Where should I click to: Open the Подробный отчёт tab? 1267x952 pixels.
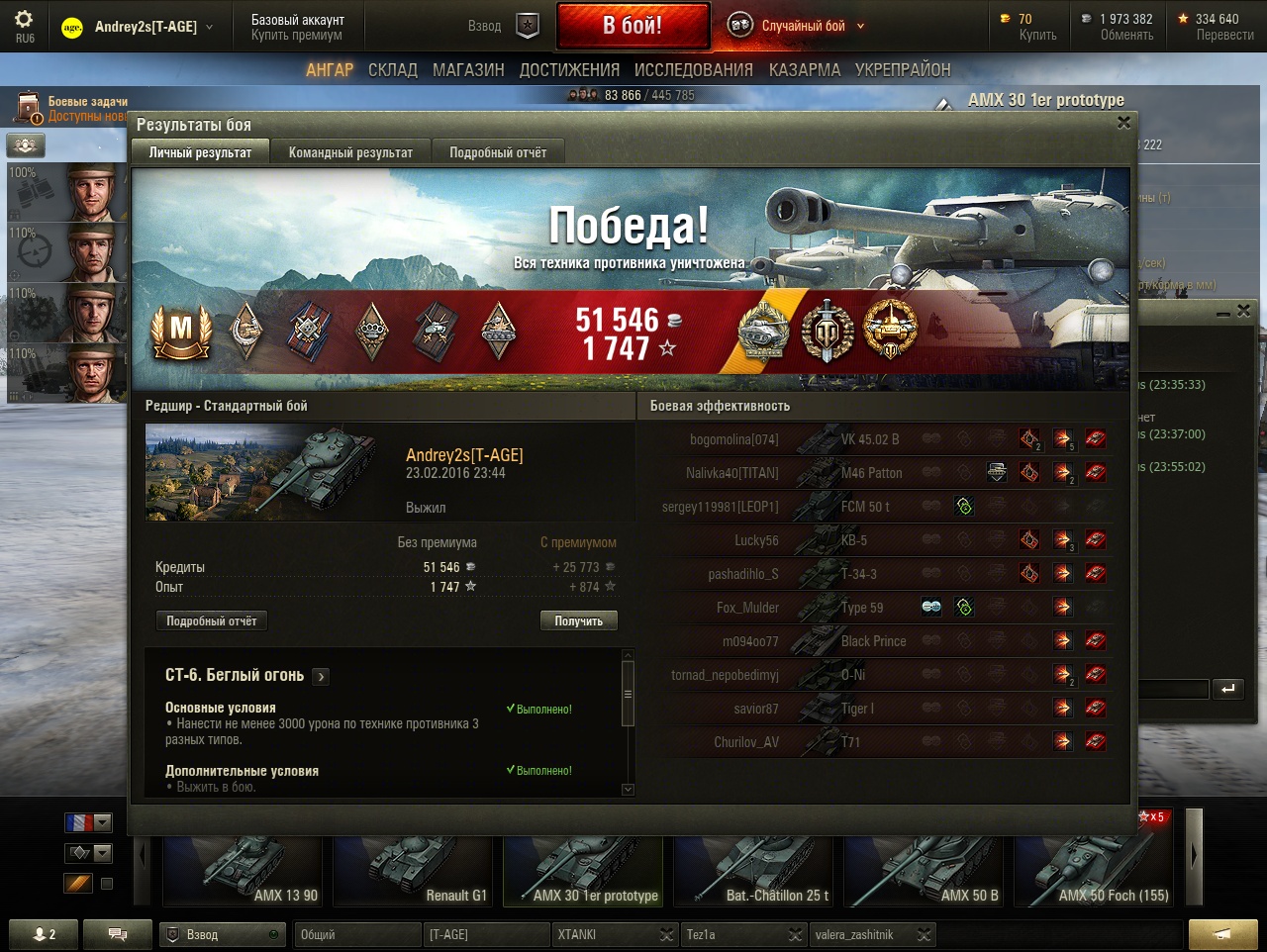click(498, 152)
